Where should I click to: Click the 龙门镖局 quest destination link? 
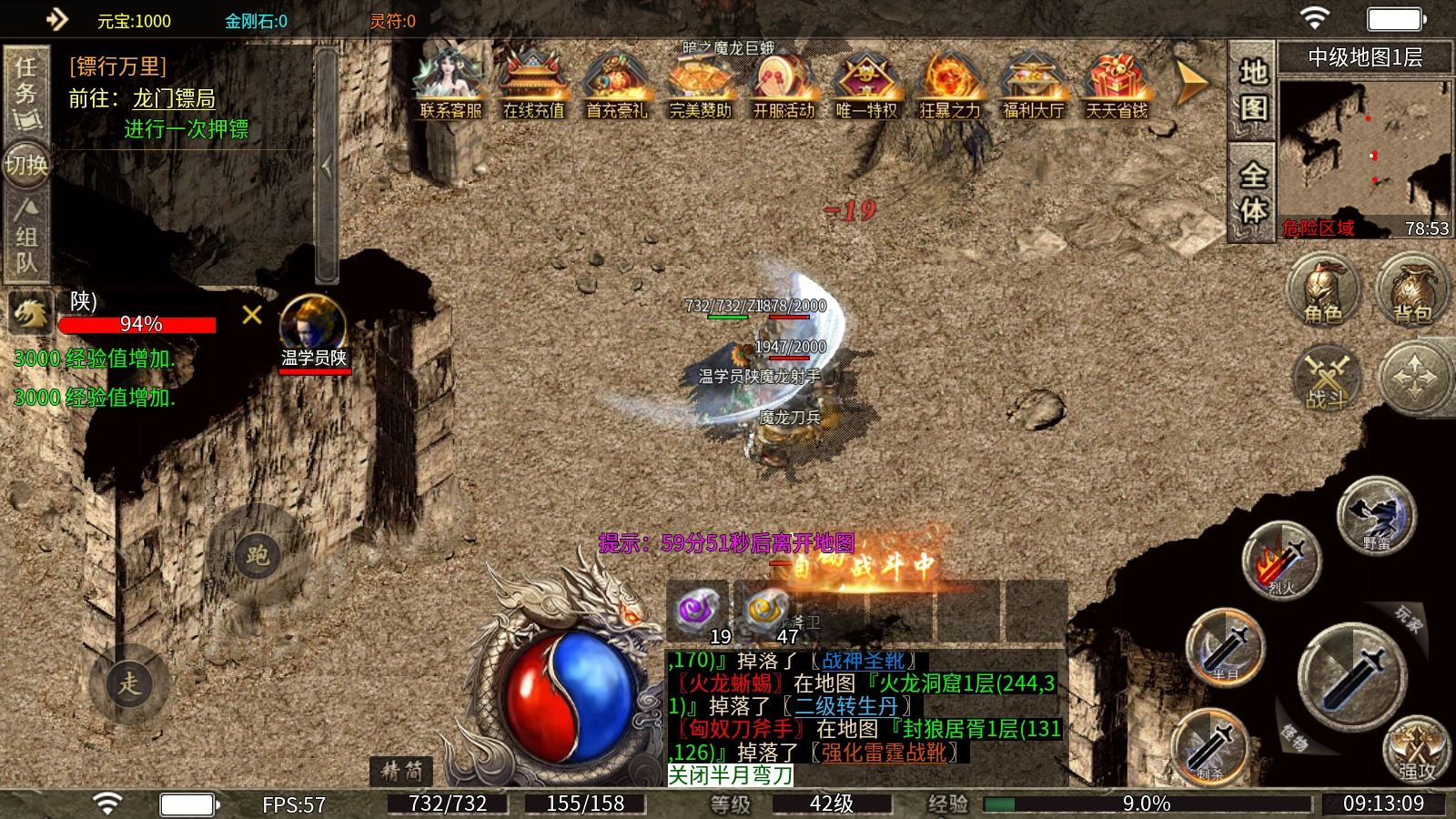click(174, 98)
